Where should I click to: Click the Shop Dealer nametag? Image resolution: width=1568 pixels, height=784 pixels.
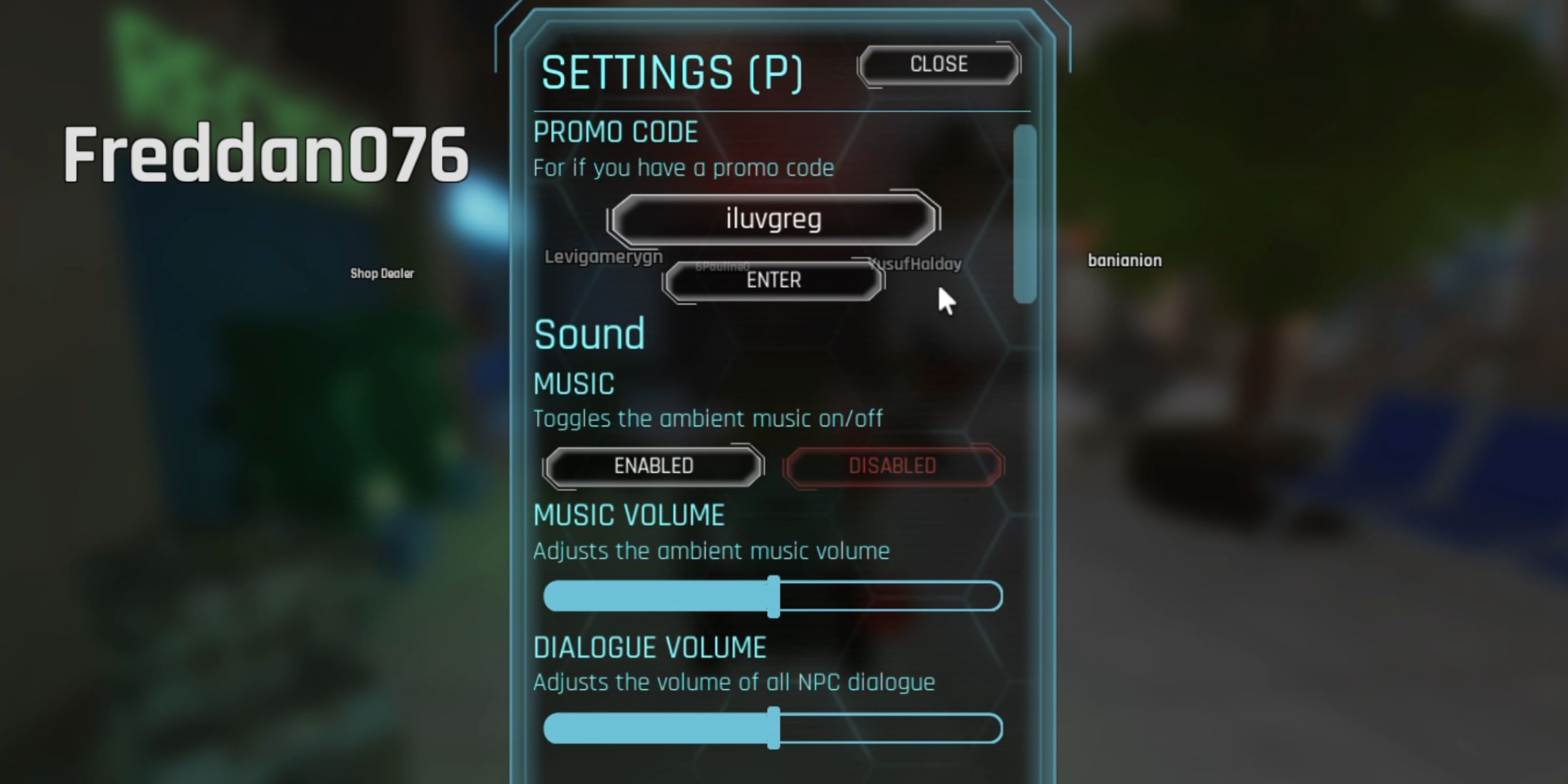tap(382, 273)
